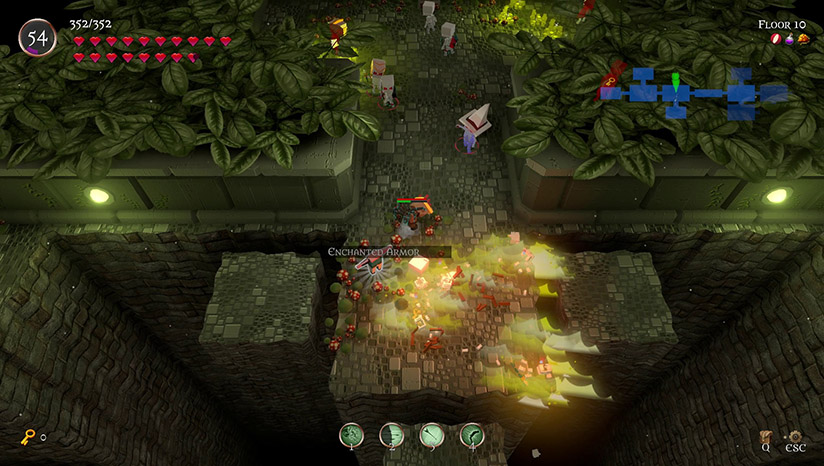The image size is (824, 466).
Task: Click the level 54 character badge
Action: click(x=38, y=39)
